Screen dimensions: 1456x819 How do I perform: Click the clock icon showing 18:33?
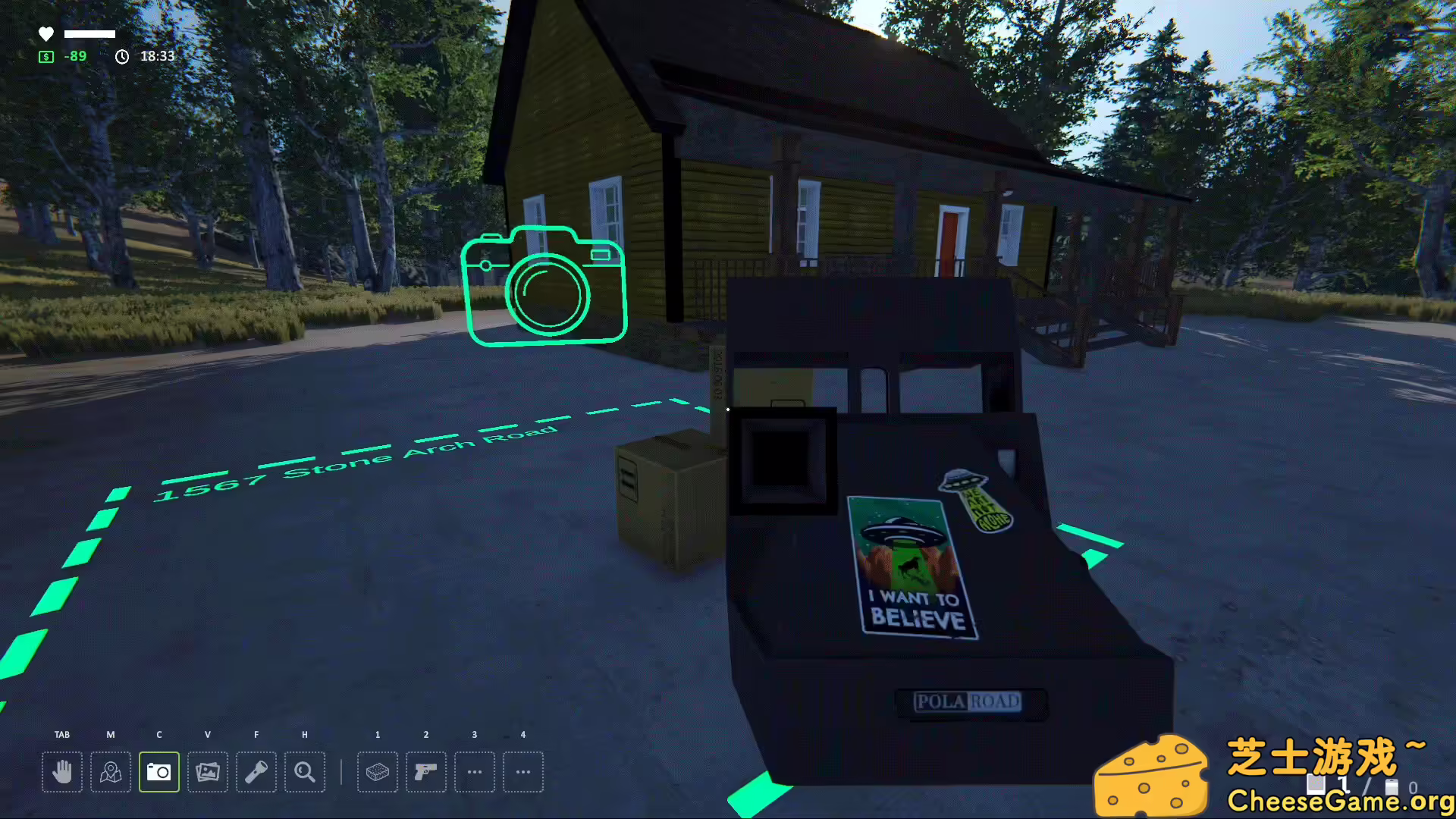click(123, 55)
